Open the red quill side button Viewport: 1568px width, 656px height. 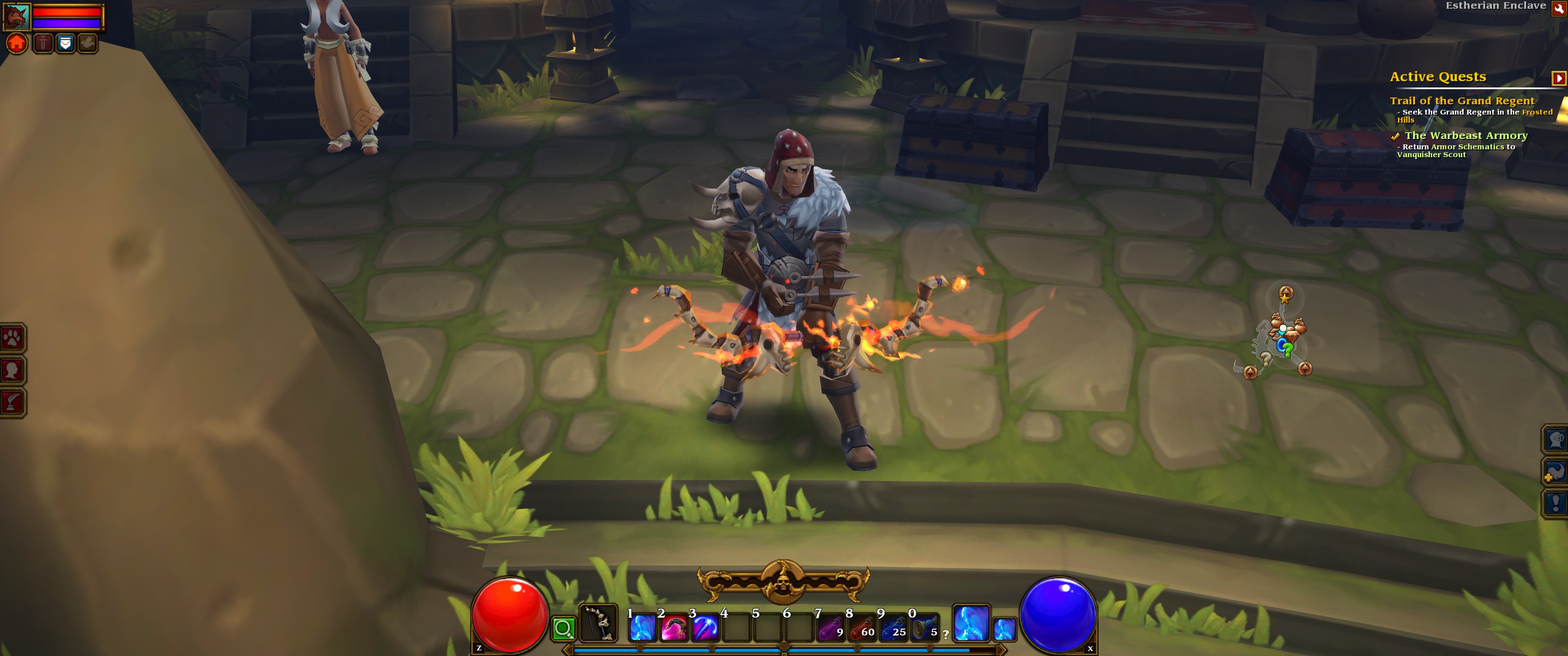tap(12, 402)
